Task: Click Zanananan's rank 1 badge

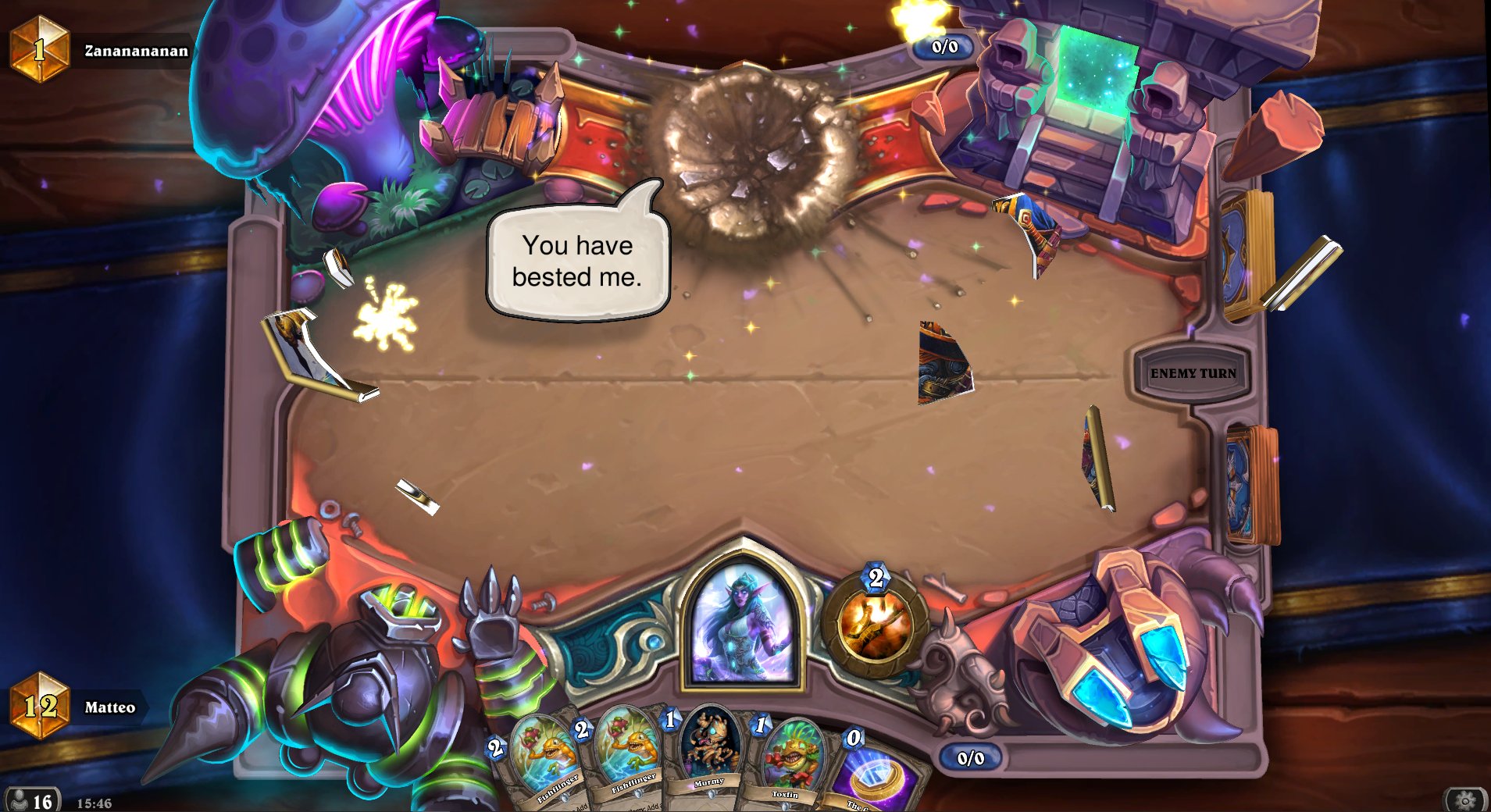Action: coord(39,49)
